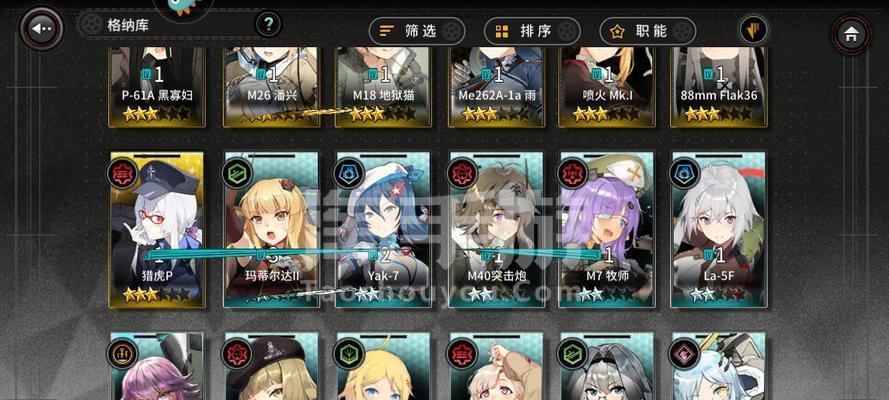Viewport: 889px width, 400px height.
Task: Select the M18 地狱猫 card
Action: click(x=384, y=87)
